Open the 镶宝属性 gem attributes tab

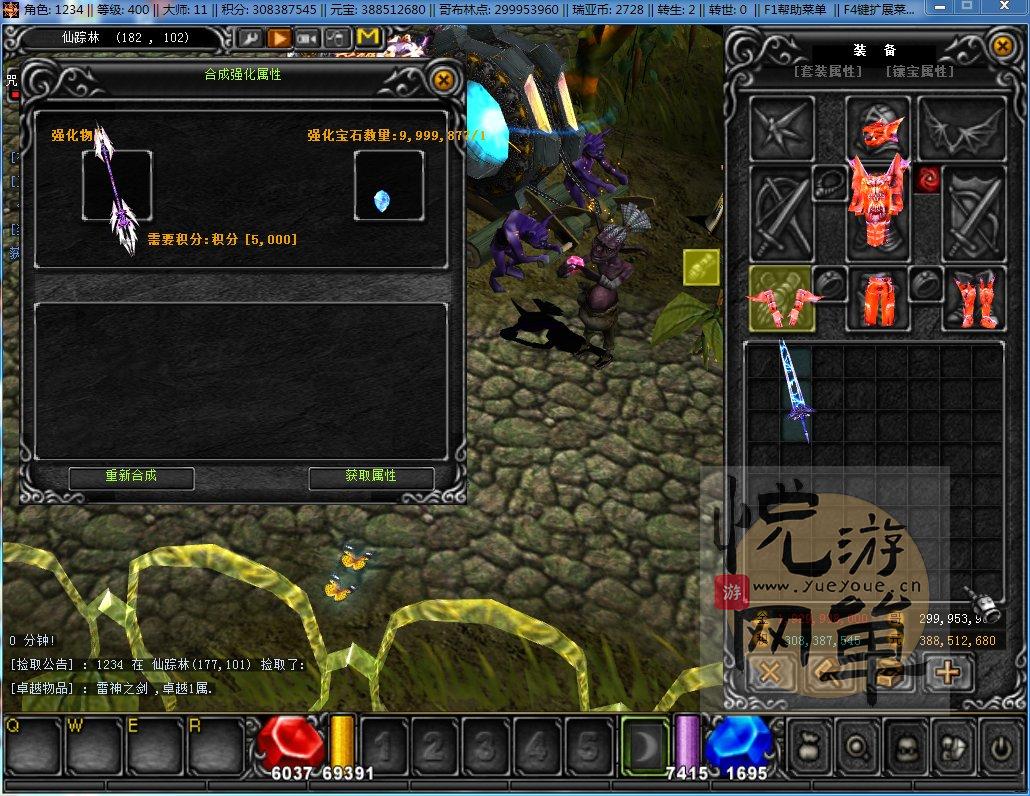click(x=919, y=72)
